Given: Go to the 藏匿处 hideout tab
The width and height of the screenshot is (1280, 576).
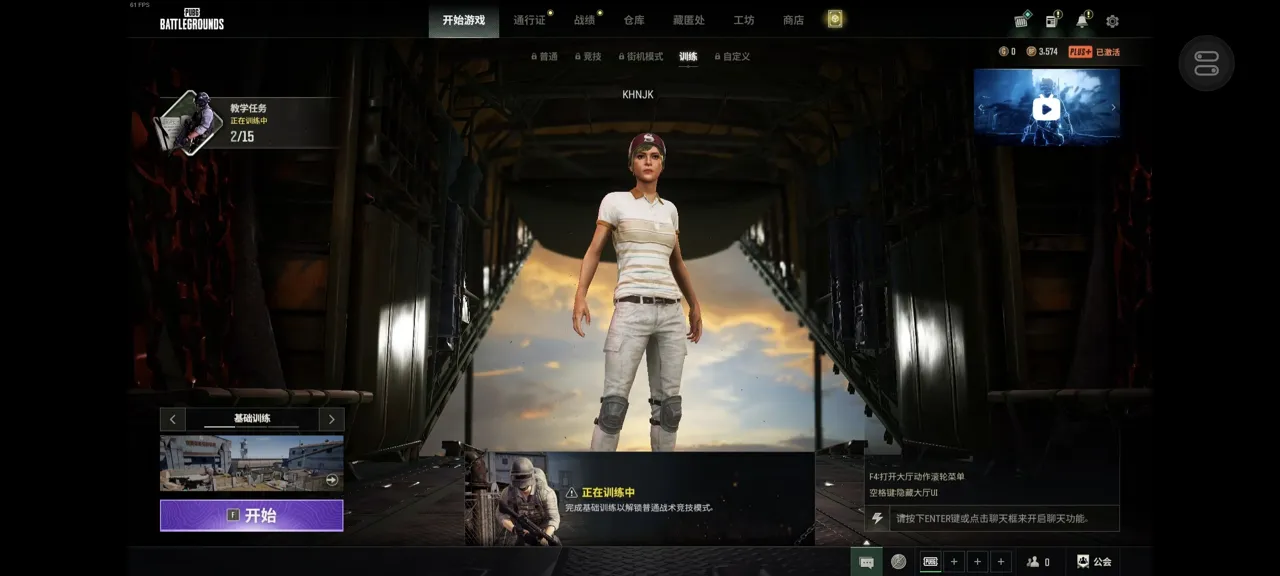Looking at the screenshot, I should [x=688, y=20].
